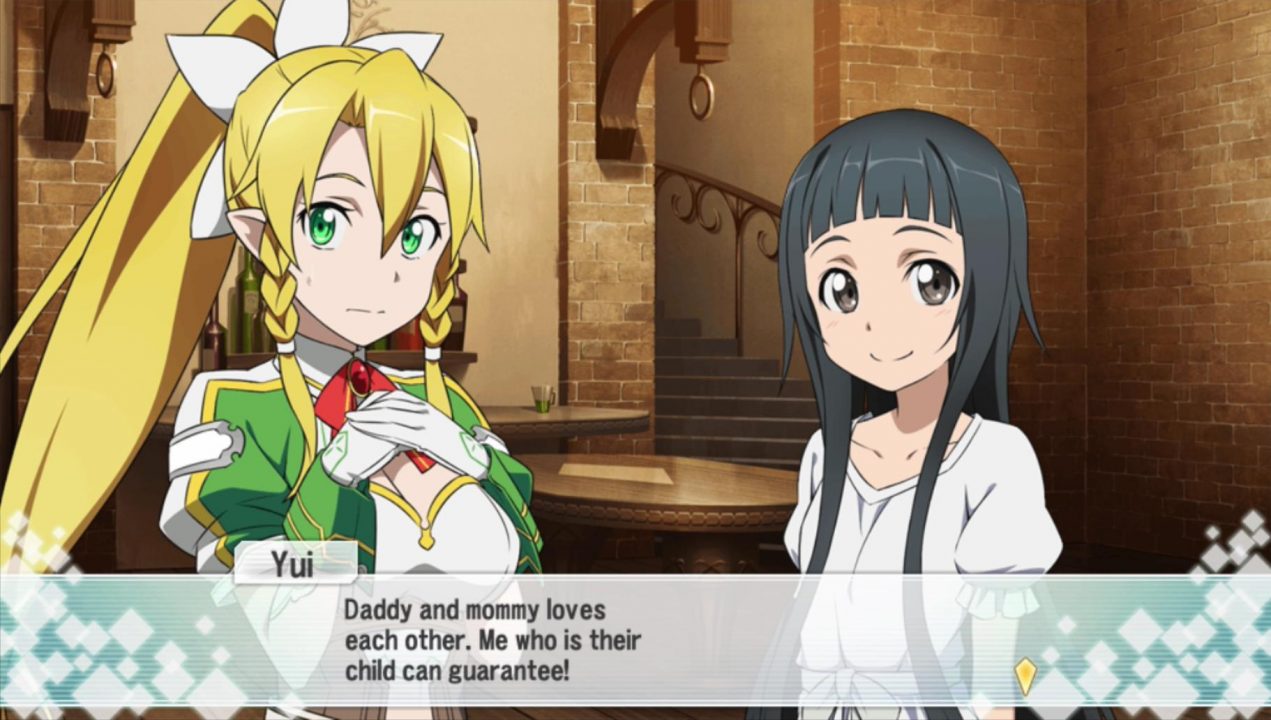Click the yellow continue arrow in the dialogue box
Image resolution: width=1271 pixels, height=720 pixels.
[1025, 675]
